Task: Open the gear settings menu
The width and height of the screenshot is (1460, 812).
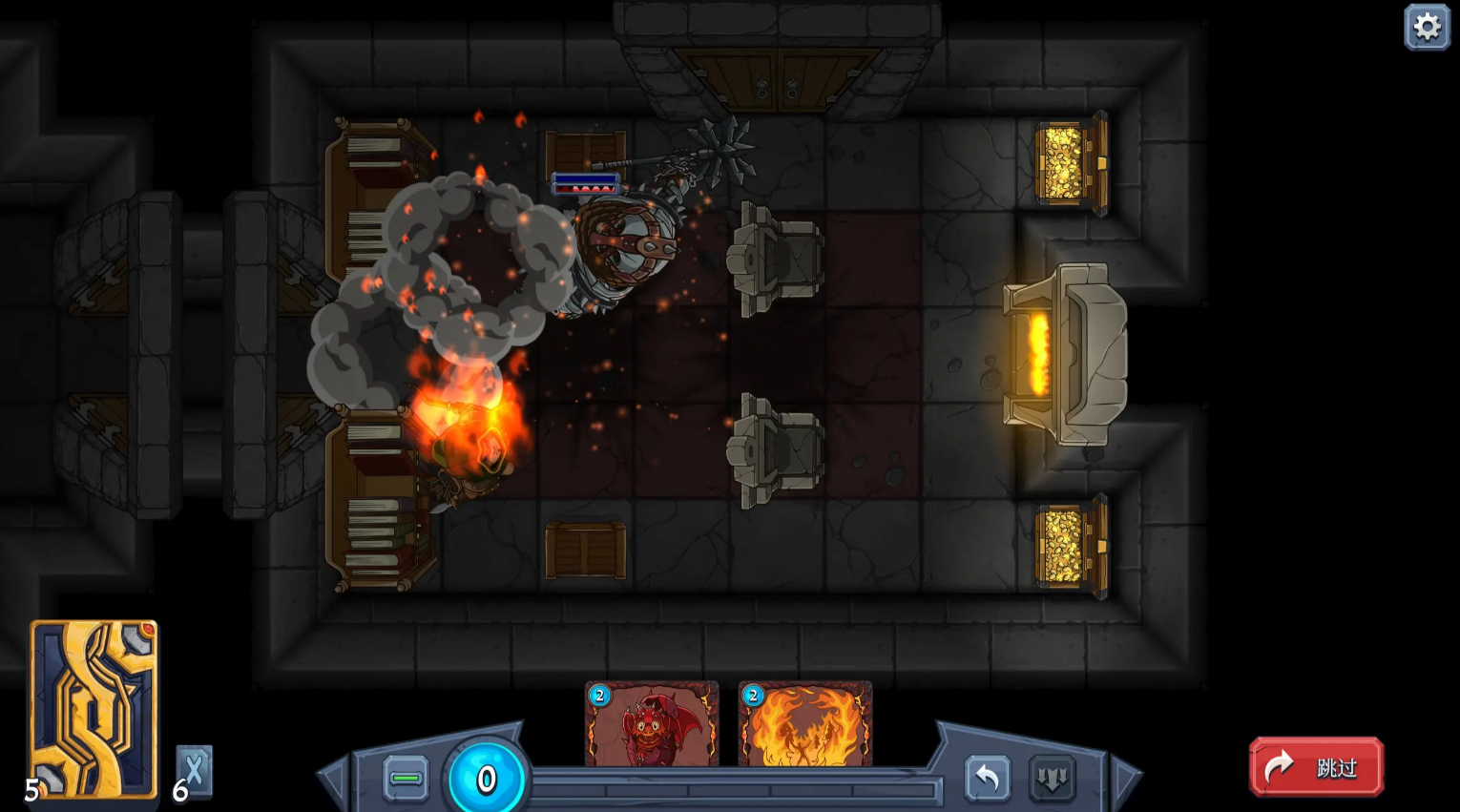Action: click(1427, 27)
